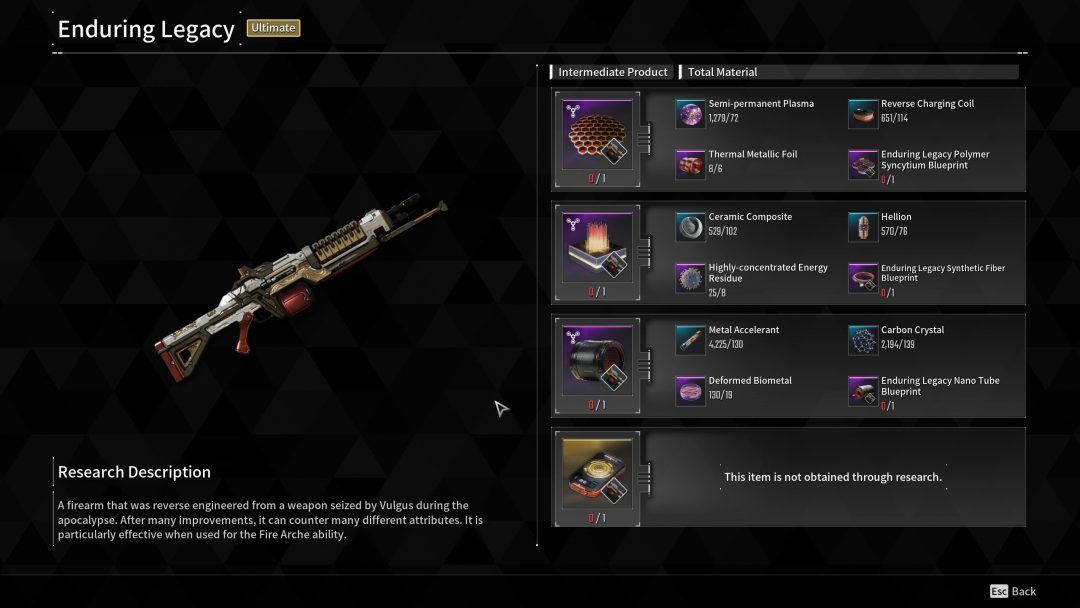The height and width of the screenshot is (608, 1080).
Task: Choose the Thermal Metallic Foil material
Action: coord(690,164)
